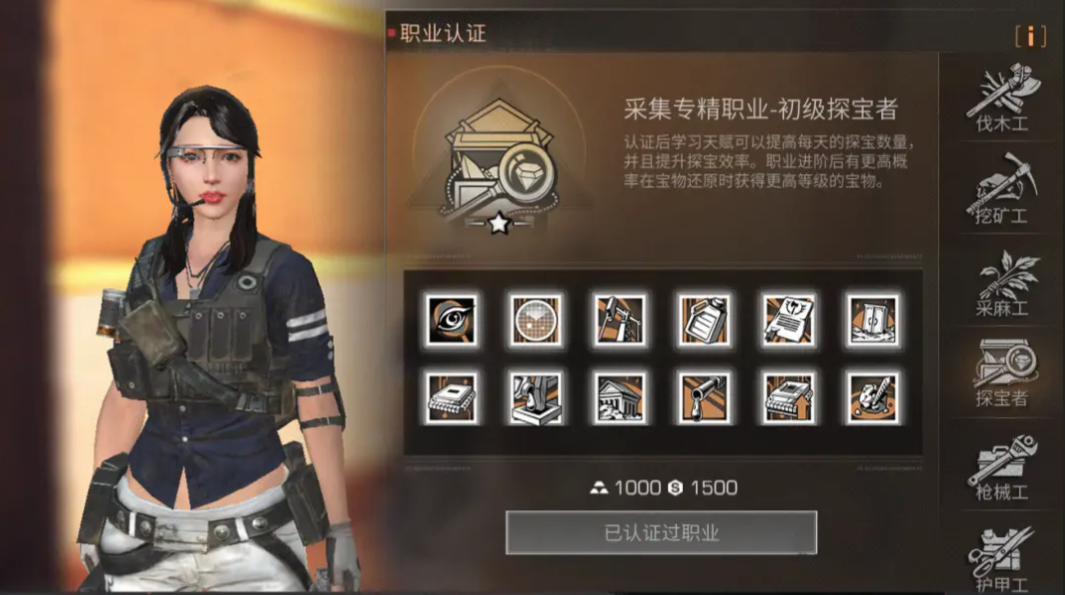The width and height of the screenshot is (1065, 595).
Task: Click the 已认证过职业 button
Action: coord(661,532)
